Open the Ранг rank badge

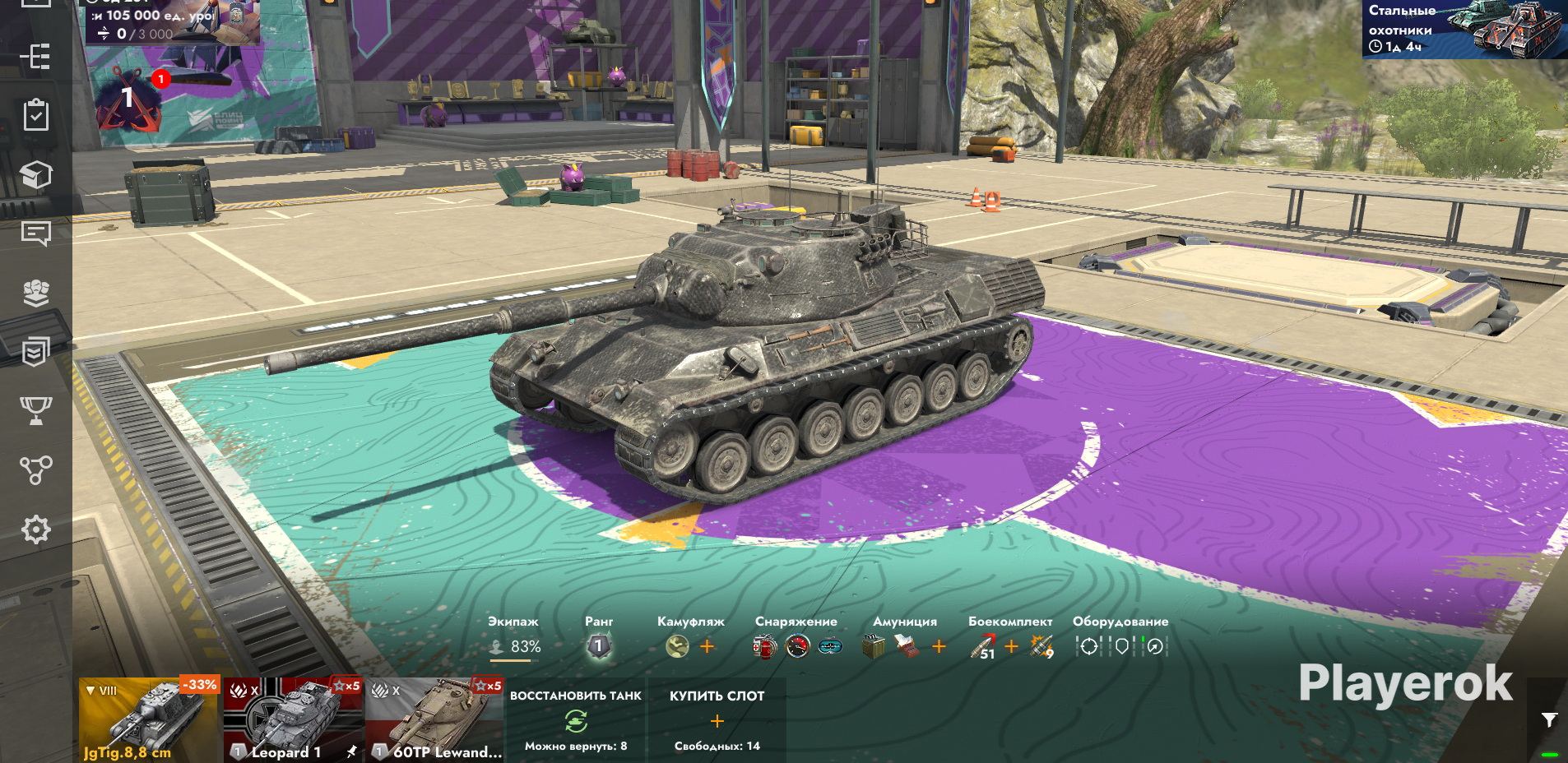tap(599, 646)
